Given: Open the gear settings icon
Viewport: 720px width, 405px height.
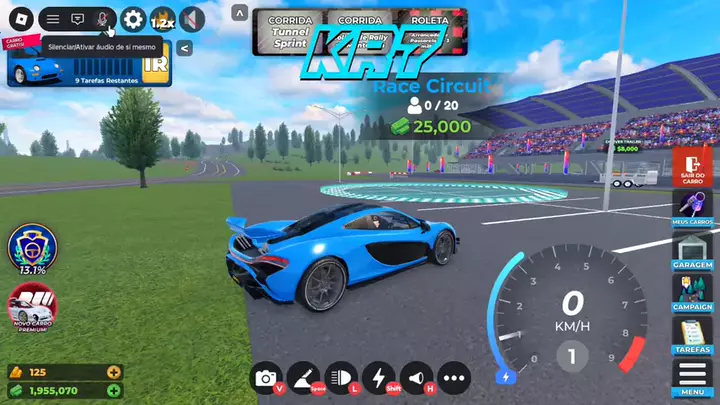Looking at the screenshot, I should (x=133, y=19).
